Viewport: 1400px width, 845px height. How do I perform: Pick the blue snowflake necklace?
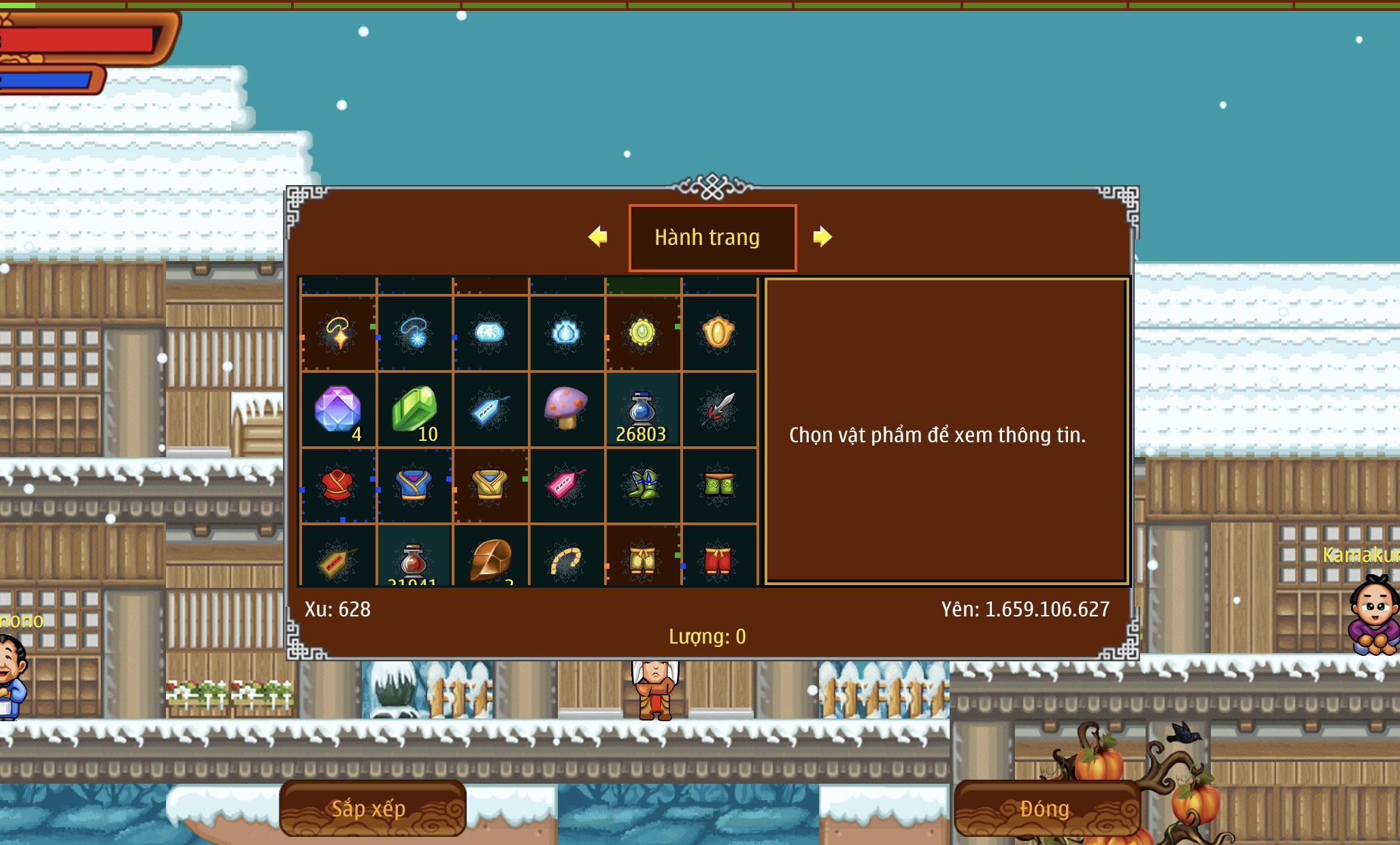pyautogui.click(x=414, y=333)
